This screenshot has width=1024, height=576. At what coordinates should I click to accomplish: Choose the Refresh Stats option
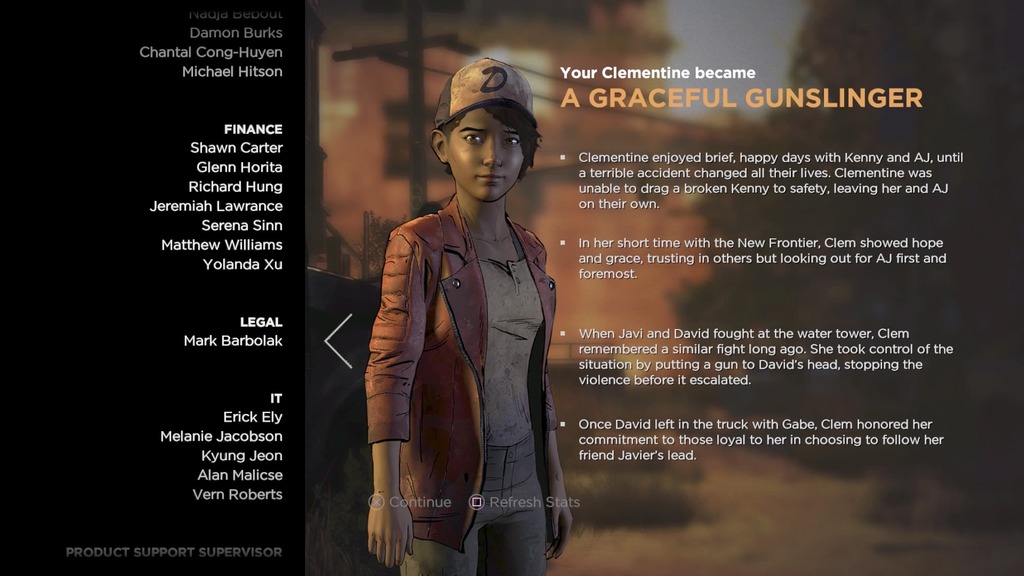coord(525,502)
